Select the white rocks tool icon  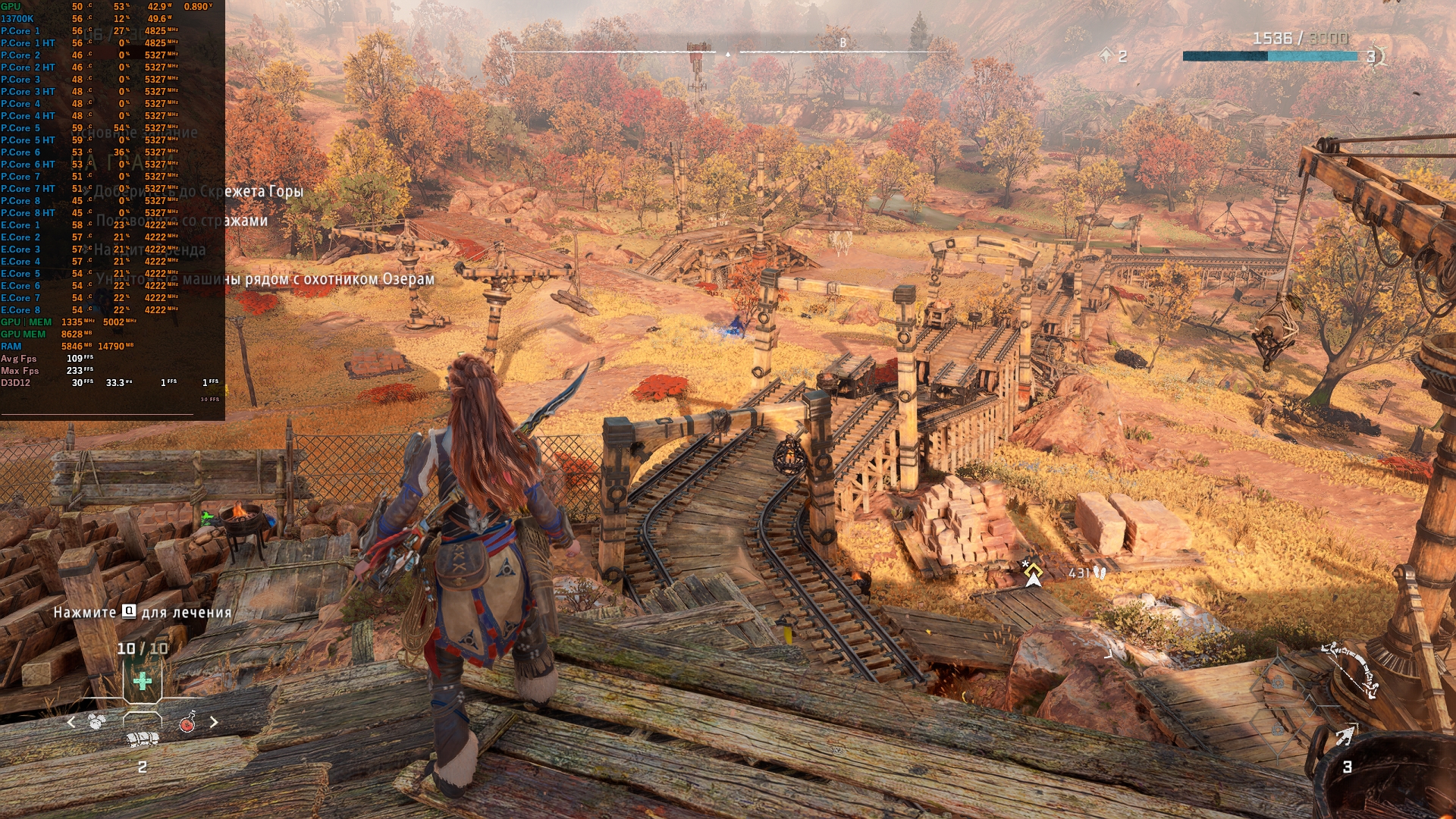(x=96, y=722)
